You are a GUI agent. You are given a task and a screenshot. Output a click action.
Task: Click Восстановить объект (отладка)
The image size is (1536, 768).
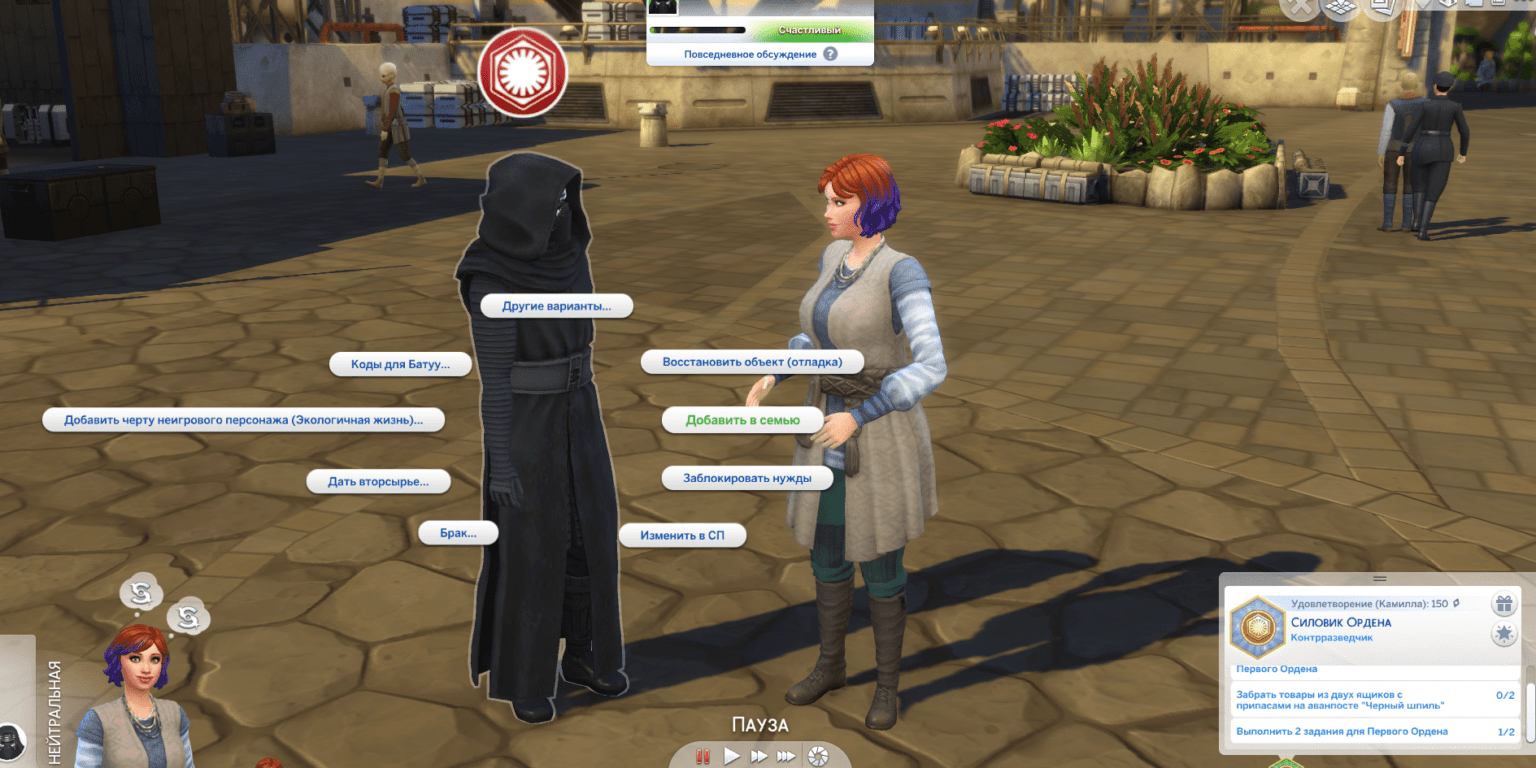756,361
